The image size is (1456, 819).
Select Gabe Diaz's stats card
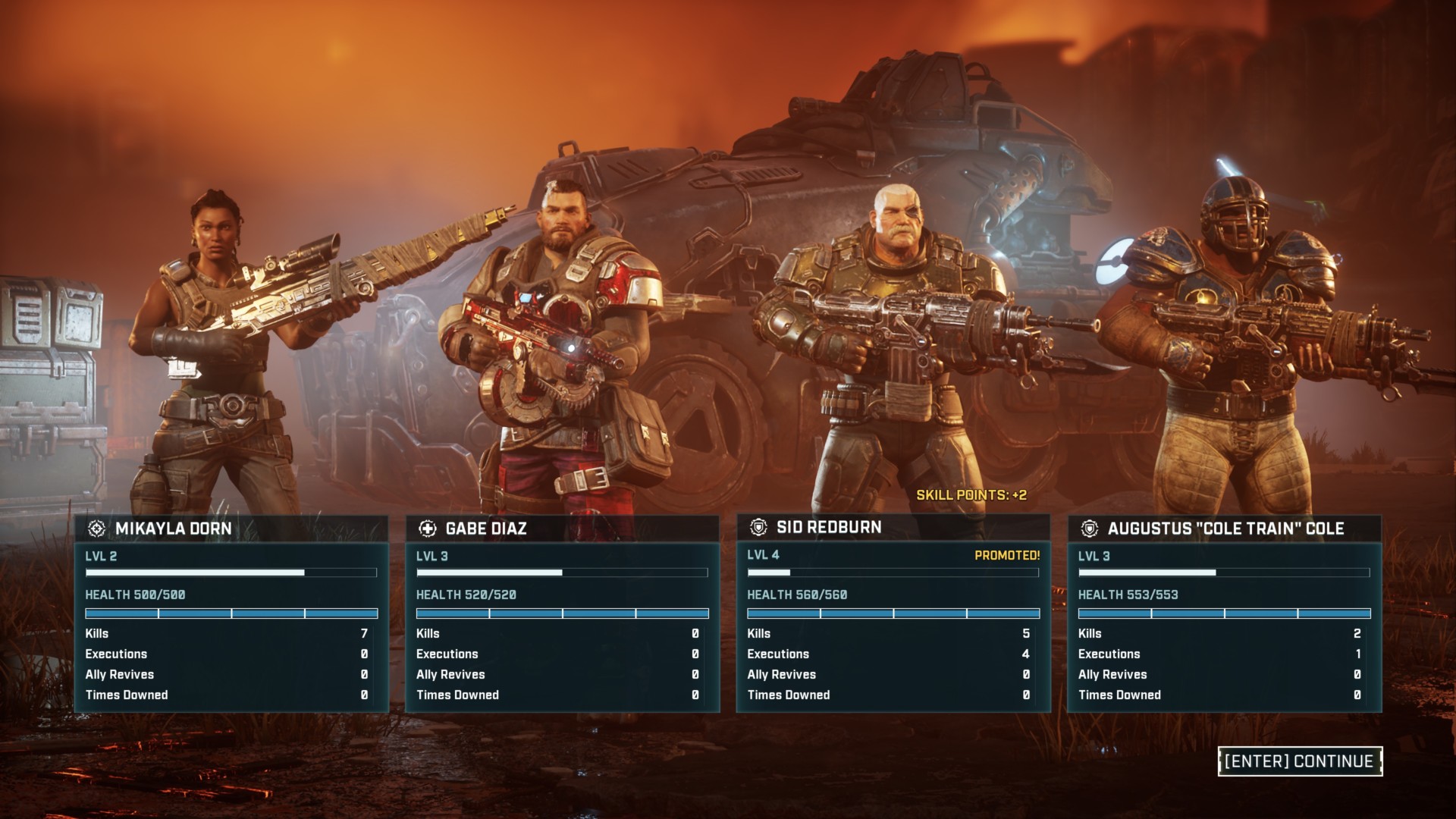(x=562, y=614)
